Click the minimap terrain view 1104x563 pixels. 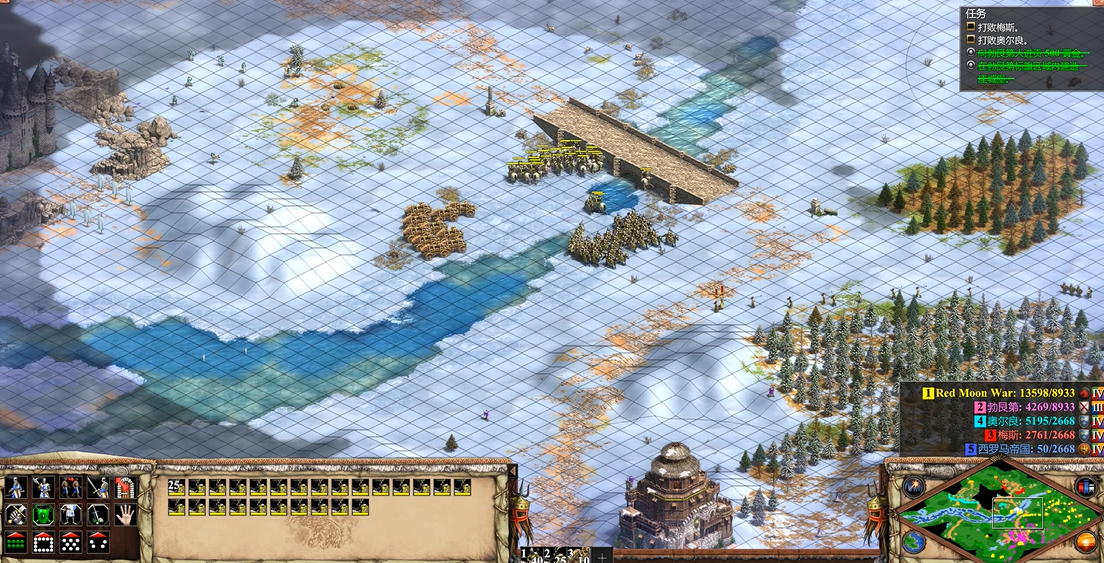(995, 513)
